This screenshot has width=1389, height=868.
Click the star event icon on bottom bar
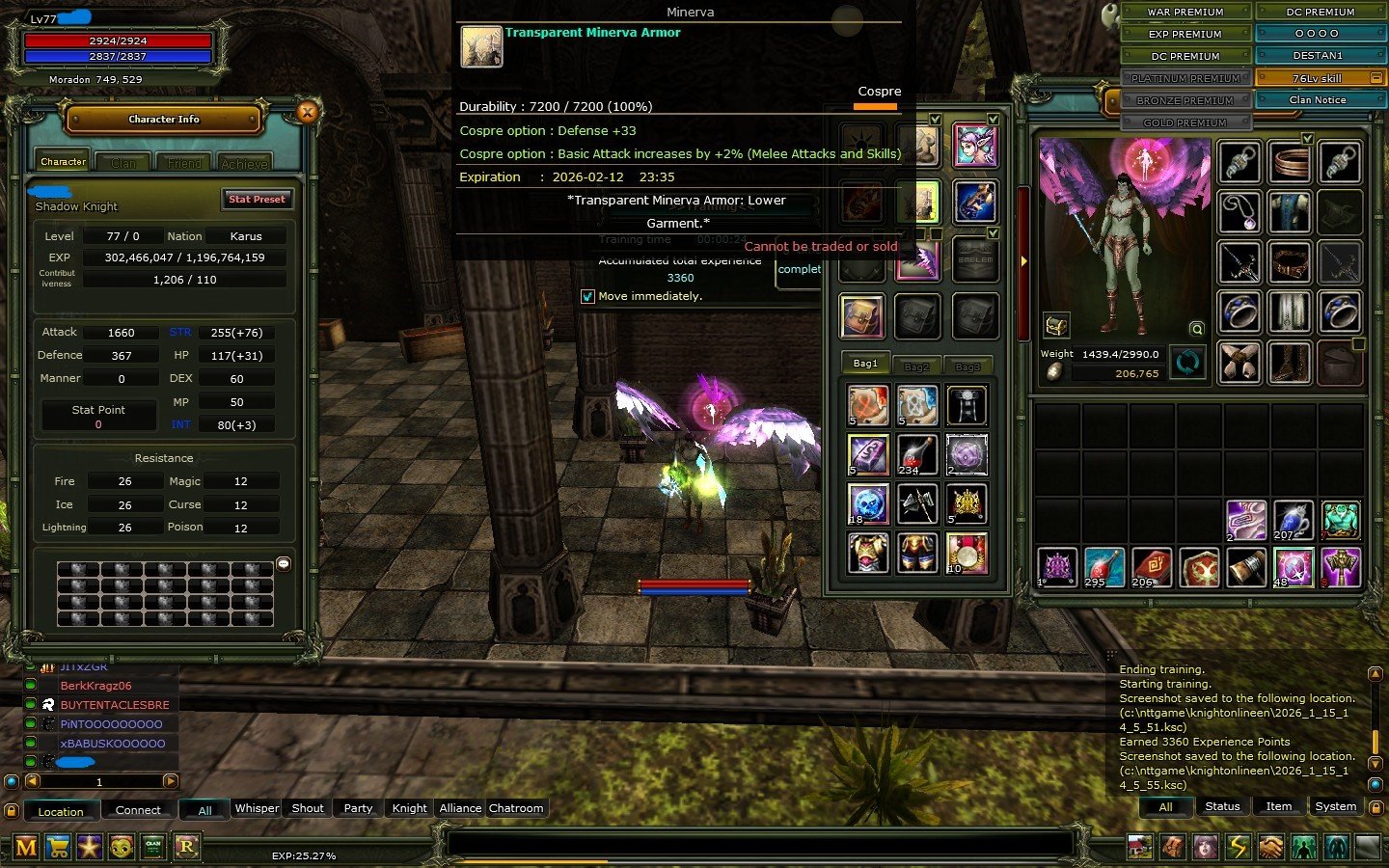click(89, 847)
